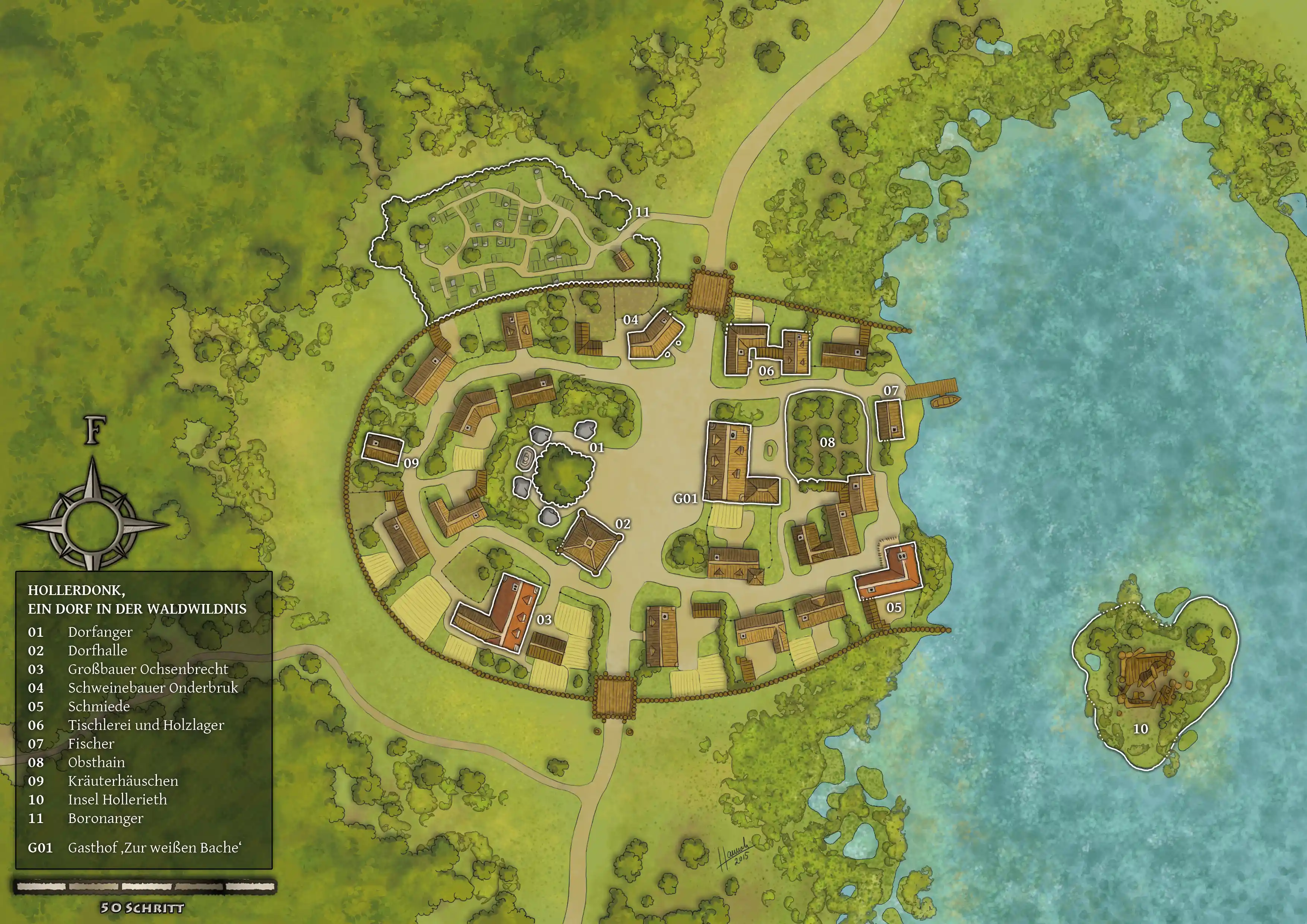Click the Großbauer Ochsenbrecht legend entry
Screen dimensions: 1307x924
[148, 669]
